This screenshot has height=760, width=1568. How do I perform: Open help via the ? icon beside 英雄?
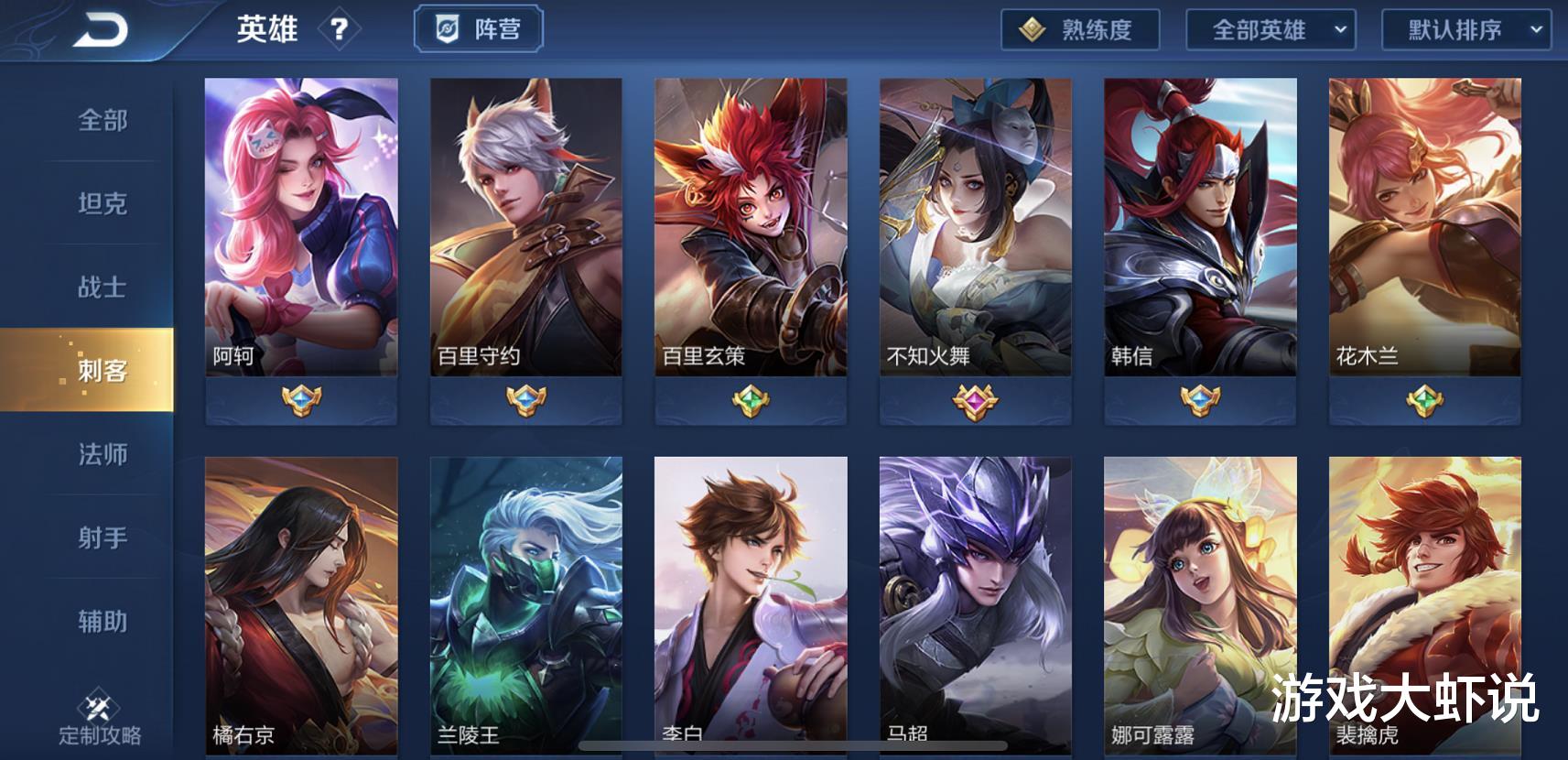pos(341,28)
